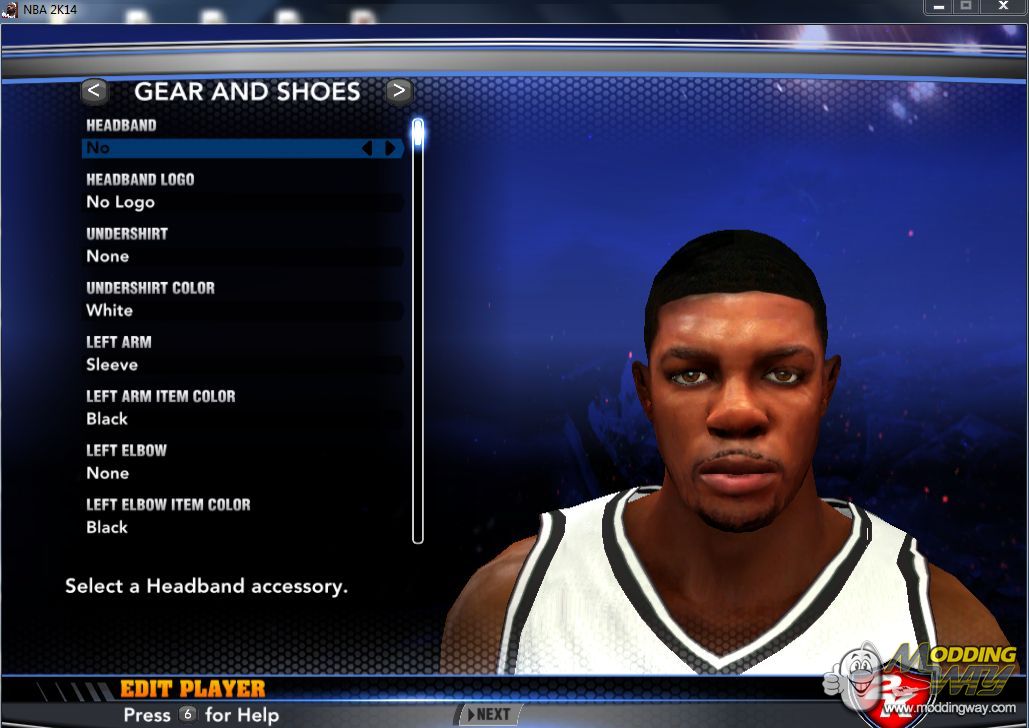Maximize the NBA 2K14 window
Viewport: 1029px width, 728px height.
(966, 8)
